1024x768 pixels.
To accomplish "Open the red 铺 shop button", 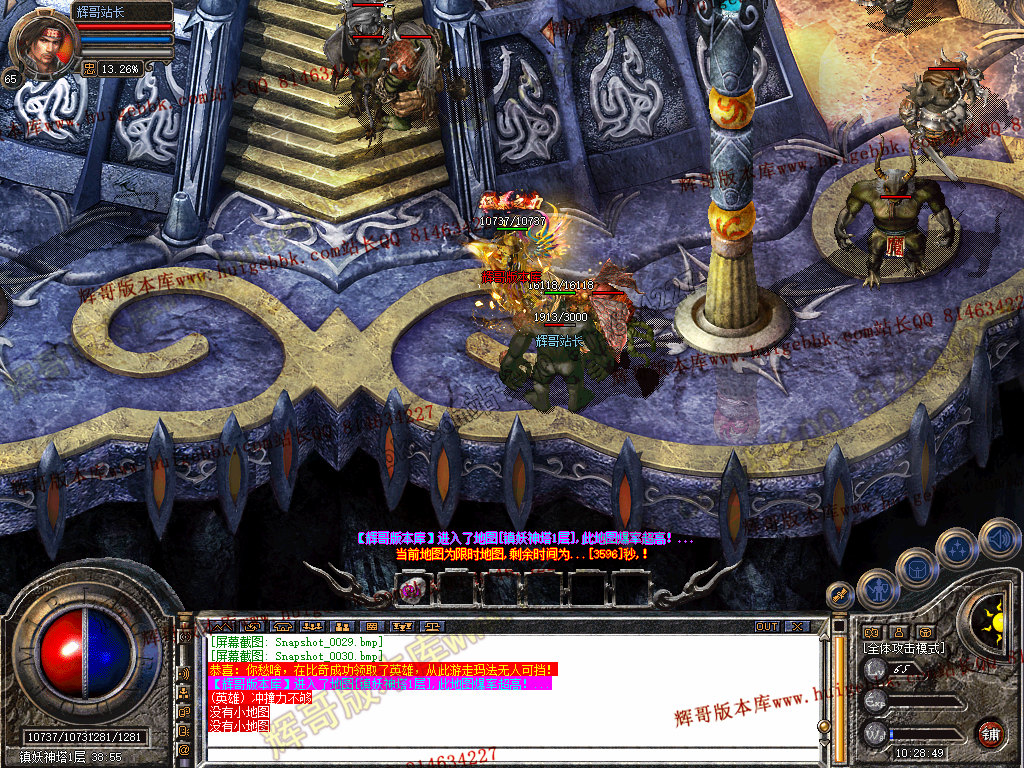I will pyautogui.click(x=990, y=733).
